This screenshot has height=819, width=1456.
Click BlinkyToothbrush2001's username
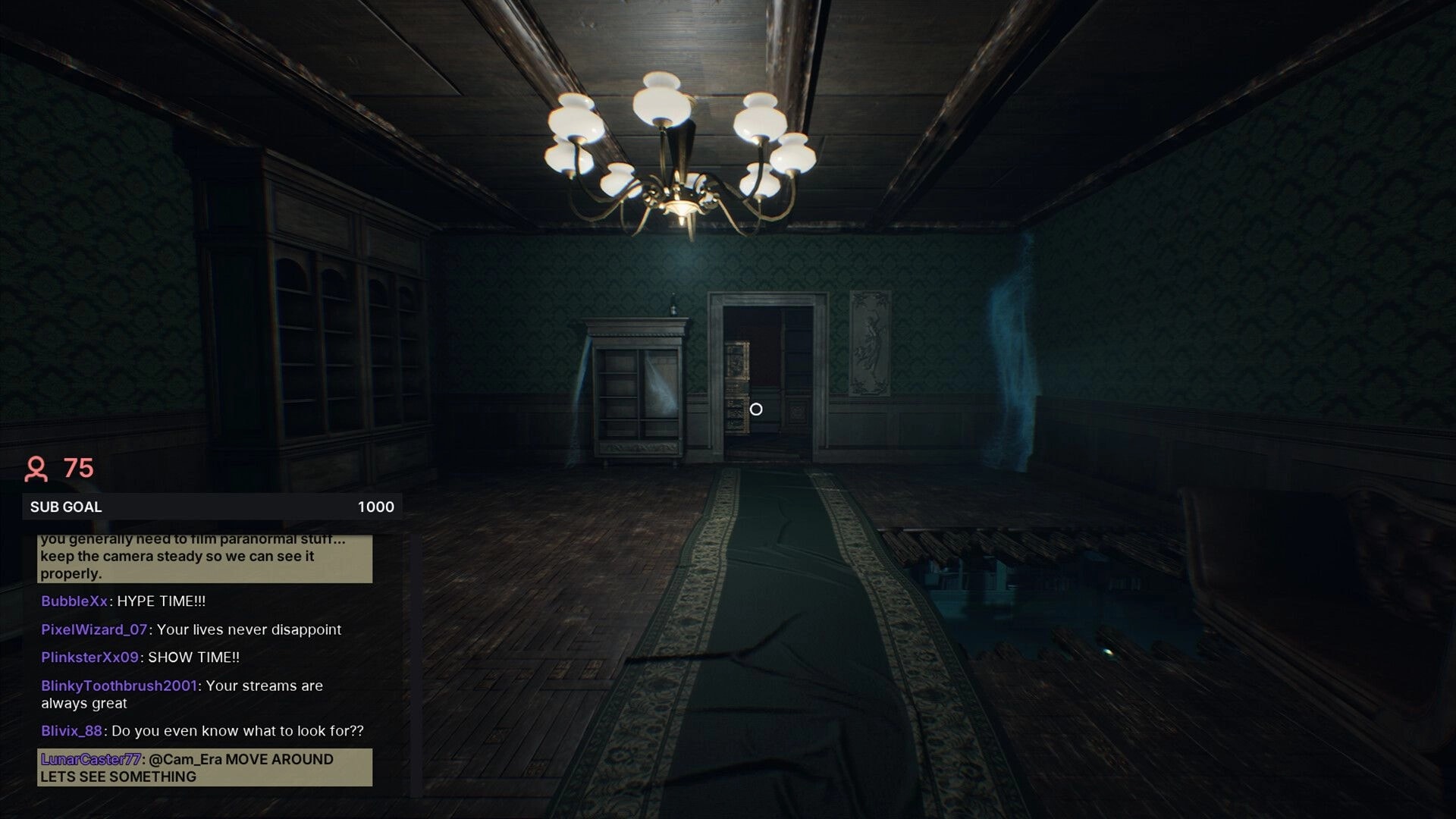point(118,686)
